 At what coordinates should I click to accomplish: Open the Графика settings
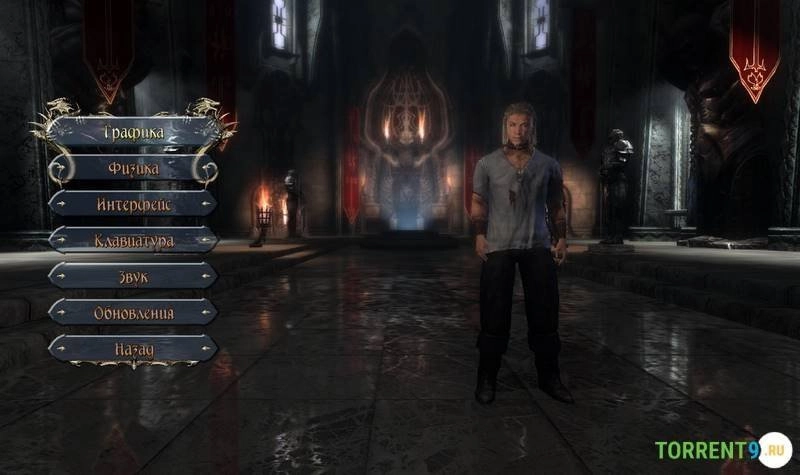point(133,131)
